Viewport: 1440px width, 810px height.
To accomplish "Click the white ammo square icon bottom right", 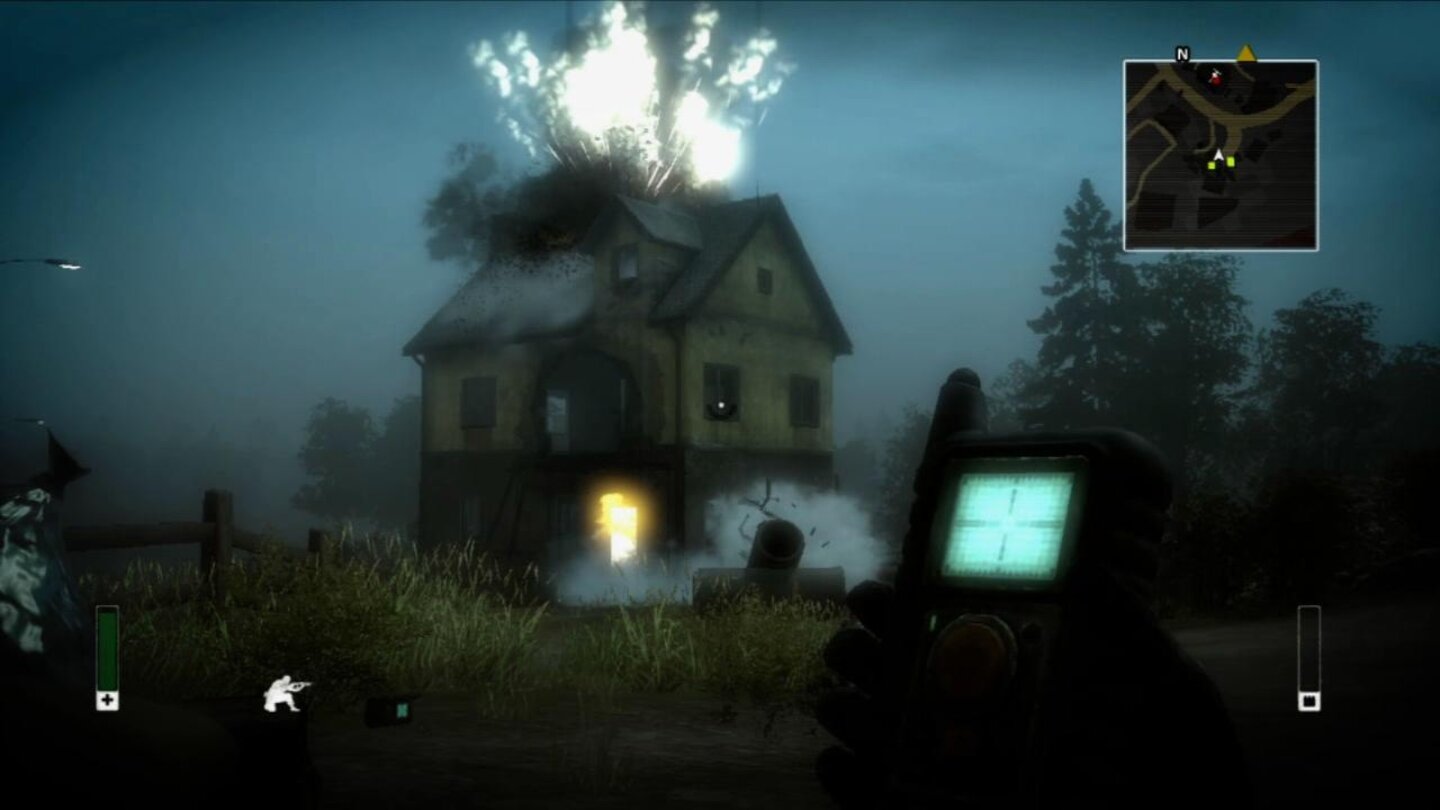I will click(1310, 701).
